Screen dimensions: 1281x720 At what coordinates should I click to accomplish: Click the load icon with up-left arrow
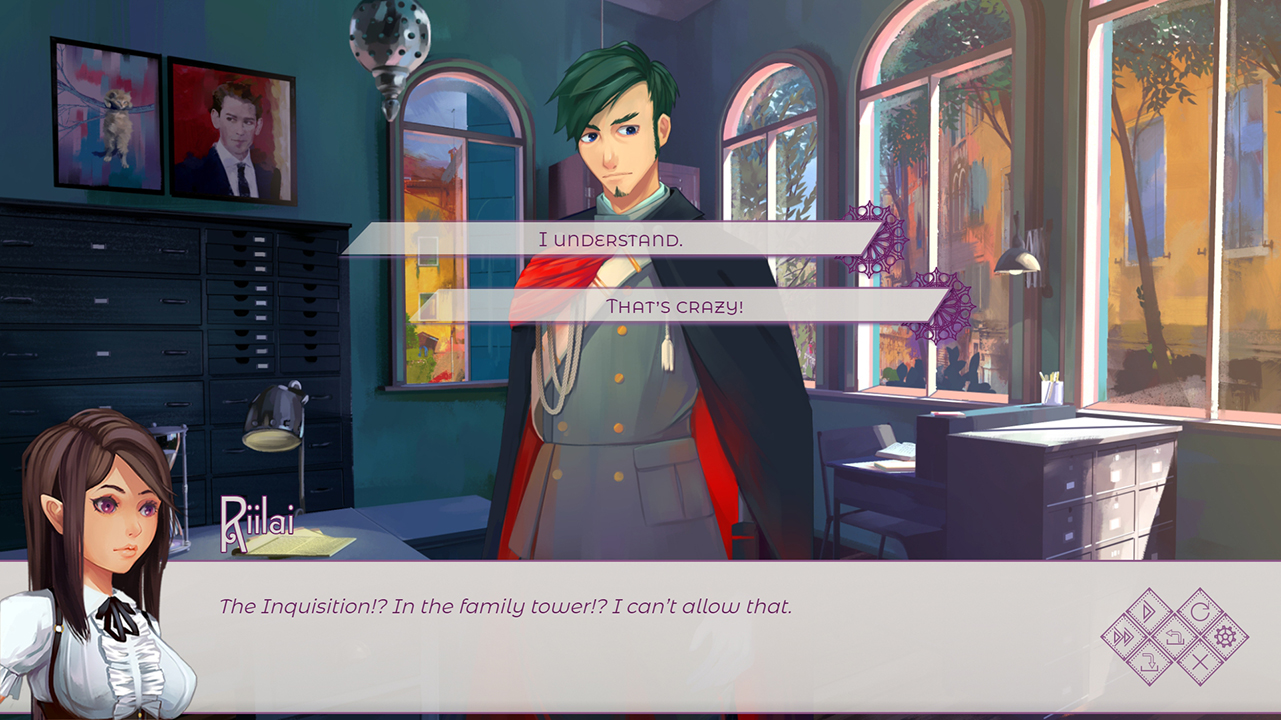(1174, 636)
